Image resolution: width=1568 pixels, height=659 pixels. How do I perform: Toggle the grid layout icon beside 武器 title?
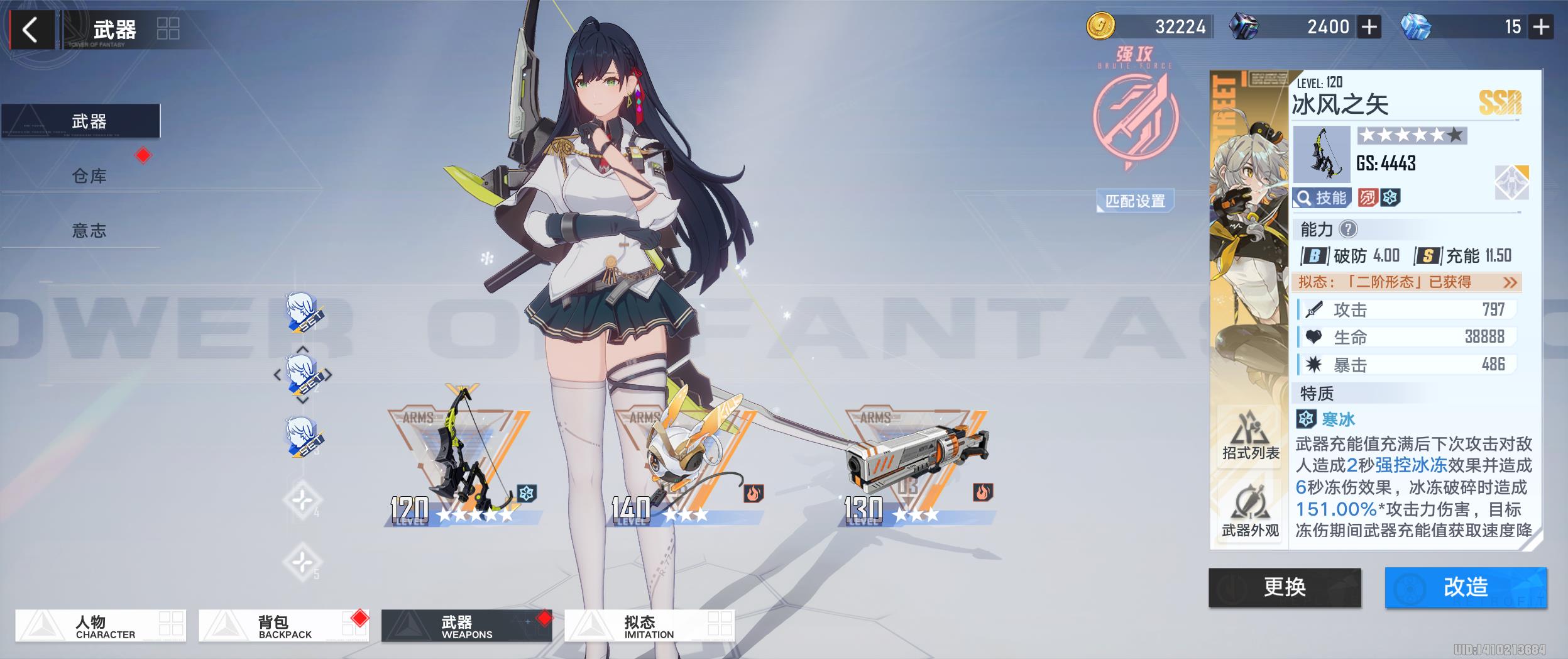(168, 29)
